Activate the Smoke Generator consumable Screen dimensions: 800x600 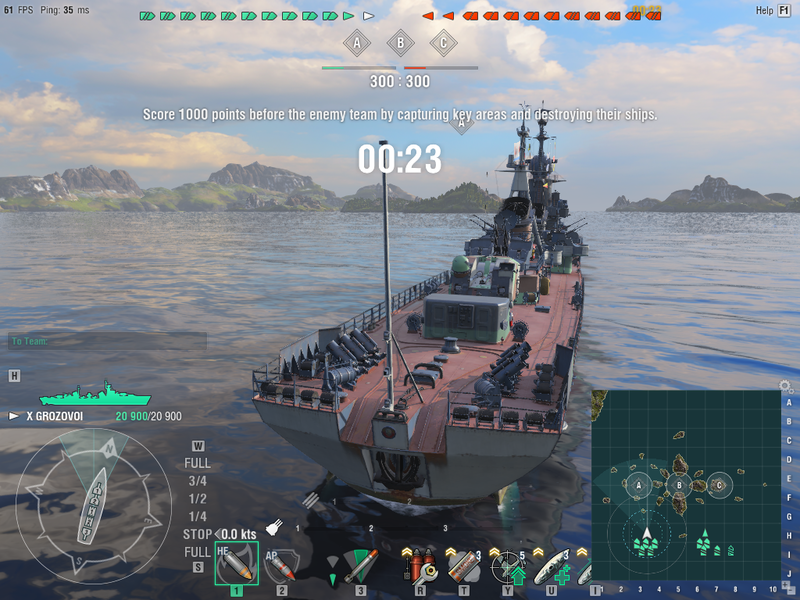tap(463, 567)
